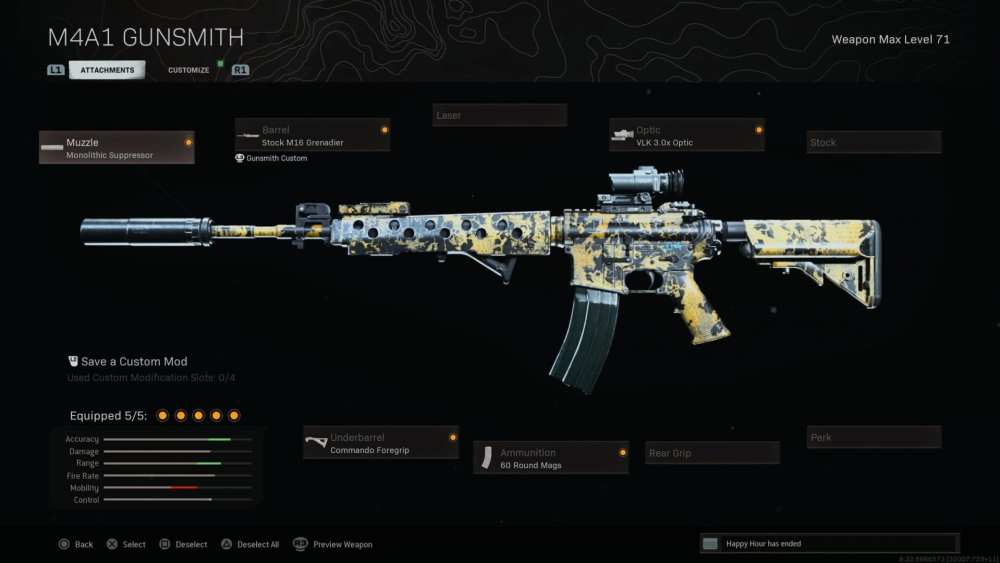The height and width of the screenshot is (563, 1000).
Task: Select the VLK 3.0x Optic slot
Action: click(x=687, y=136)
